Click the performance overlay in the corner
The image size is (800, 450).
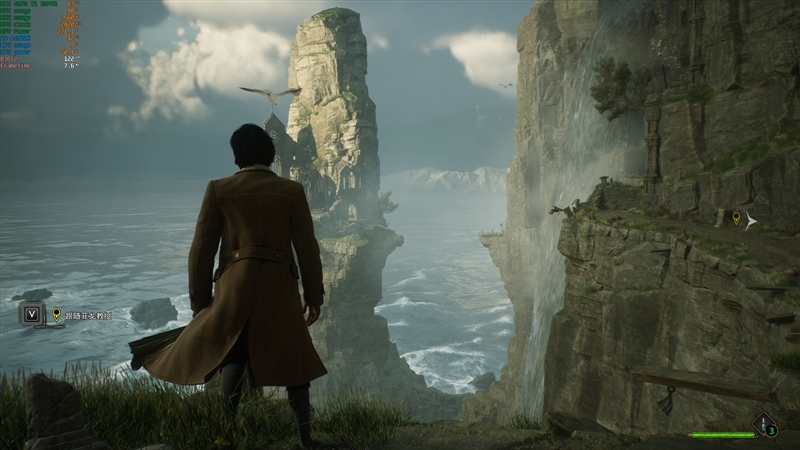point(40,34)
